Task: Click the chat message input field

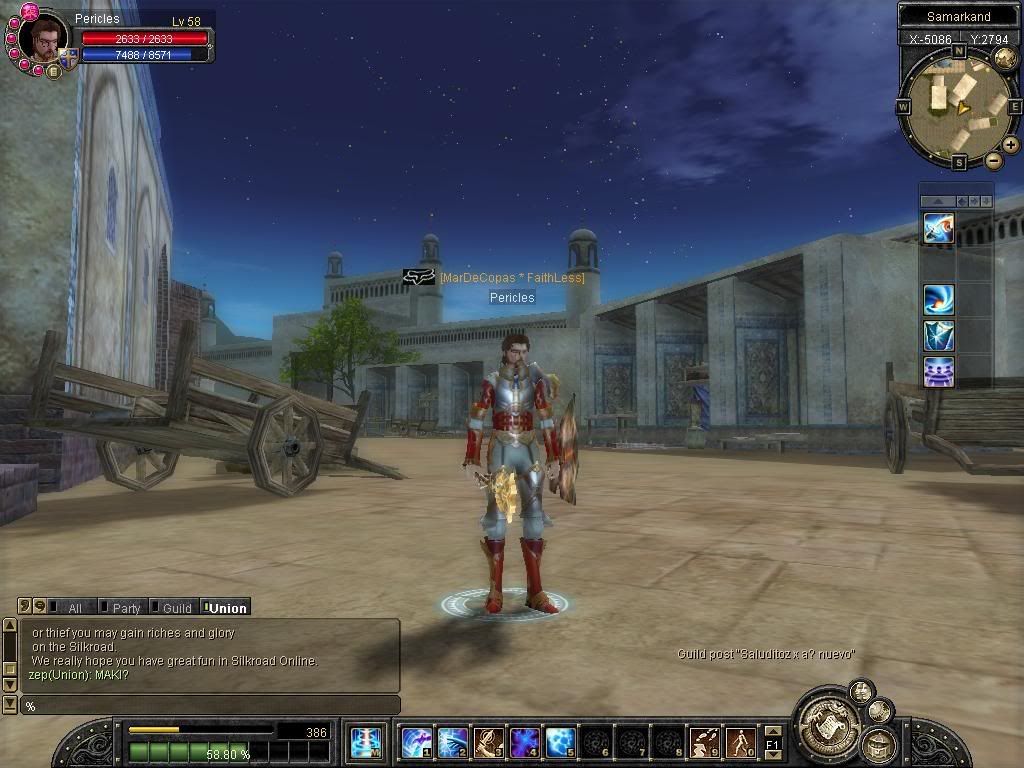Action: pyautogui.click(x=210, y=706)
